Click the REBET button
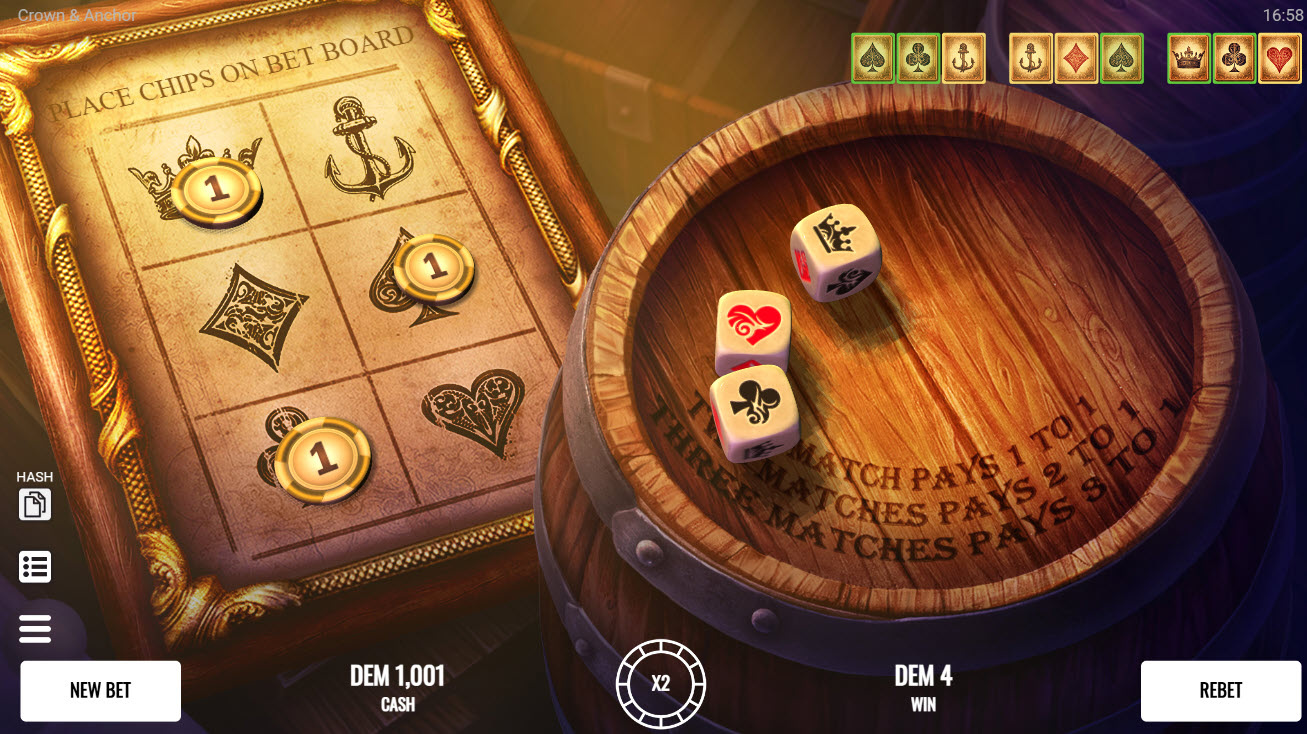Image resolution: width=1307 pixels, height=734 pixels. (1220, 690)
